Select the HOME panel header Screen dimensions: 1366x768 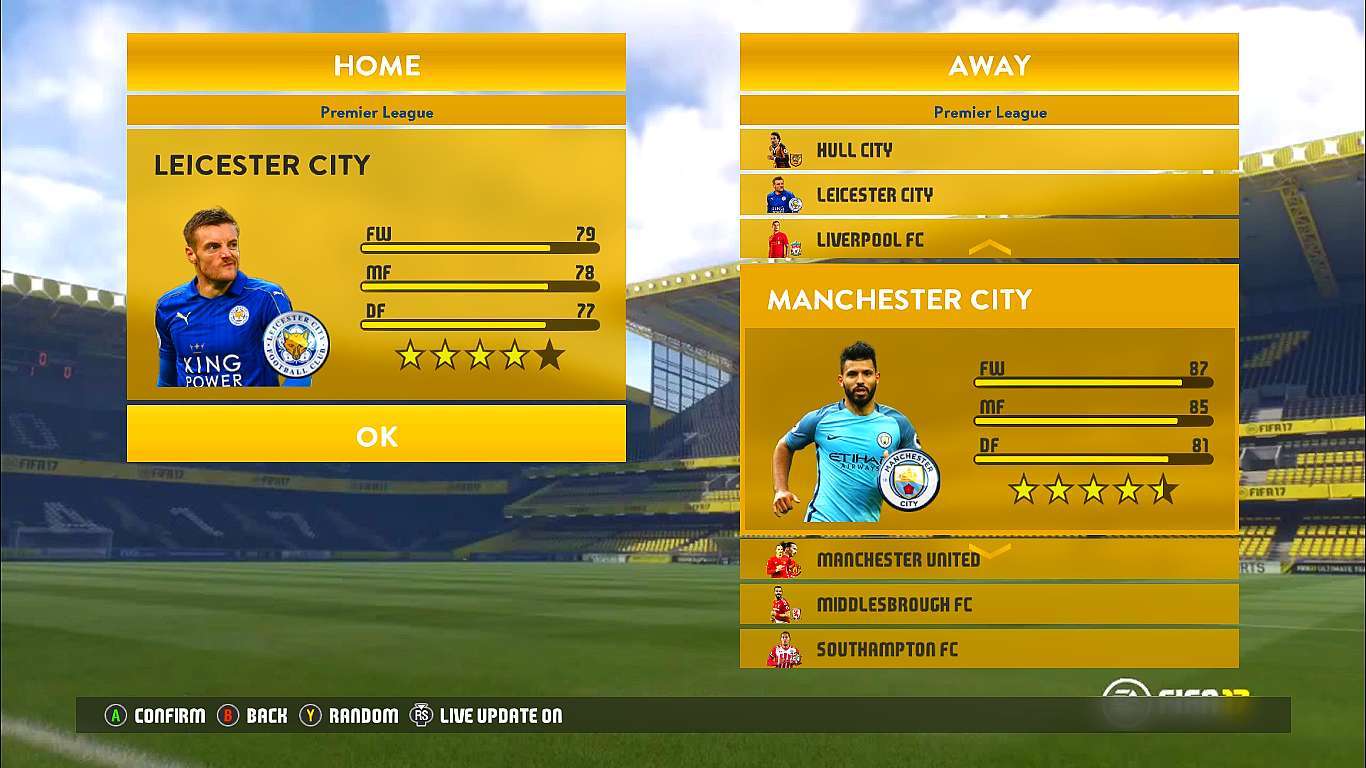point(376,63)
